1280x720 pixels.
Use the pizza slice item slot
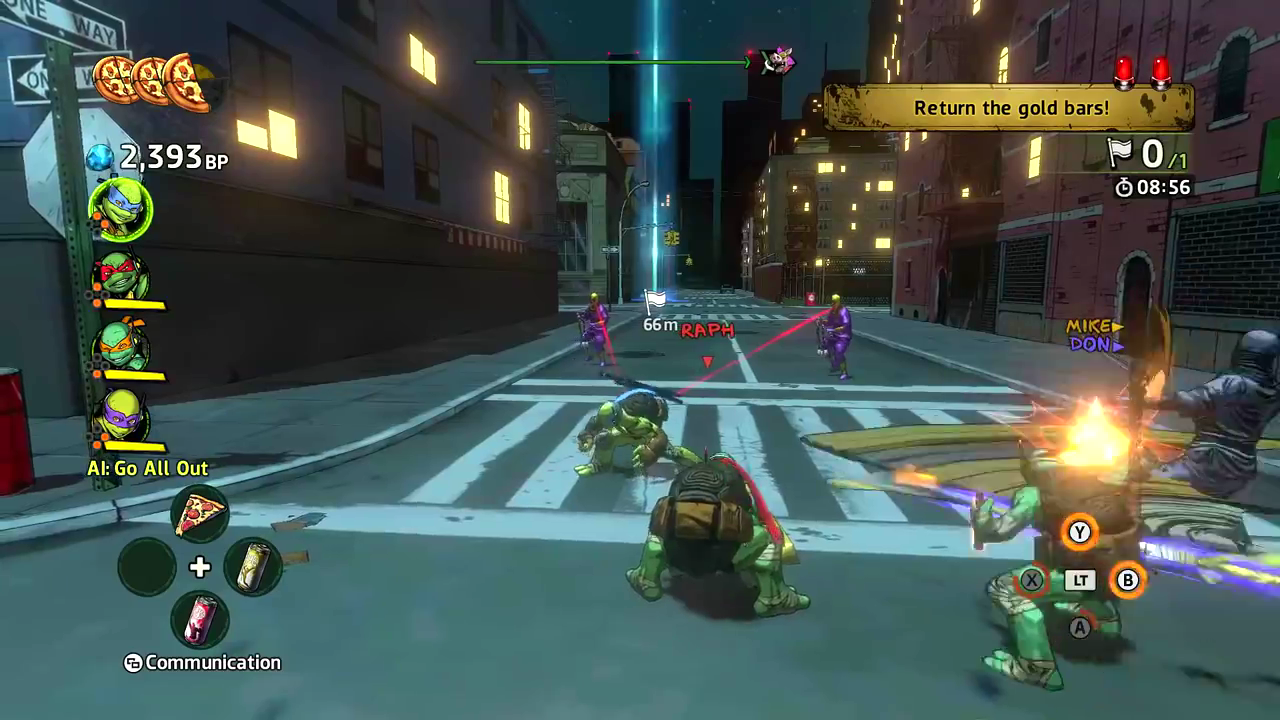[x=200, y=515]
